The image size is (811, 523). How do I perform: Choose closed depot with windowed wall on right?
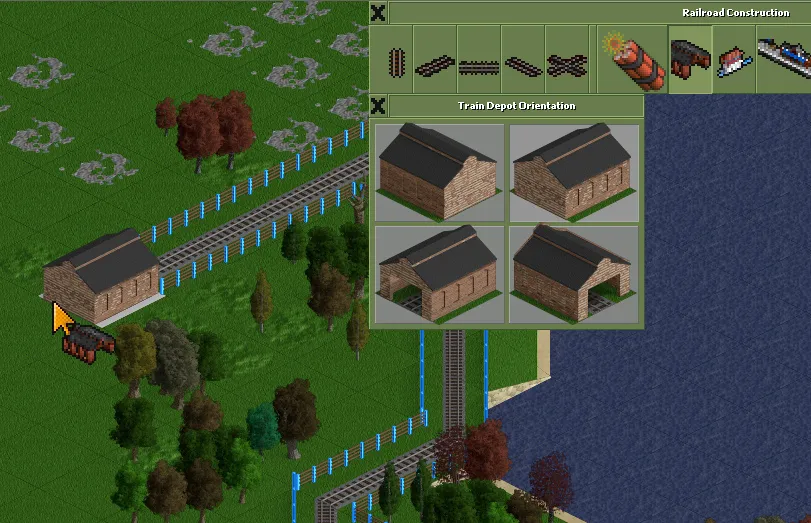click(574, 173)
